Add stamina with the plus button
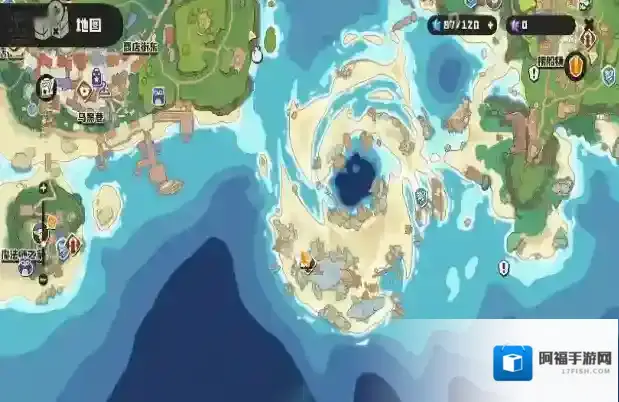Viewport: 619px width, 402px height. click(489, 22)
